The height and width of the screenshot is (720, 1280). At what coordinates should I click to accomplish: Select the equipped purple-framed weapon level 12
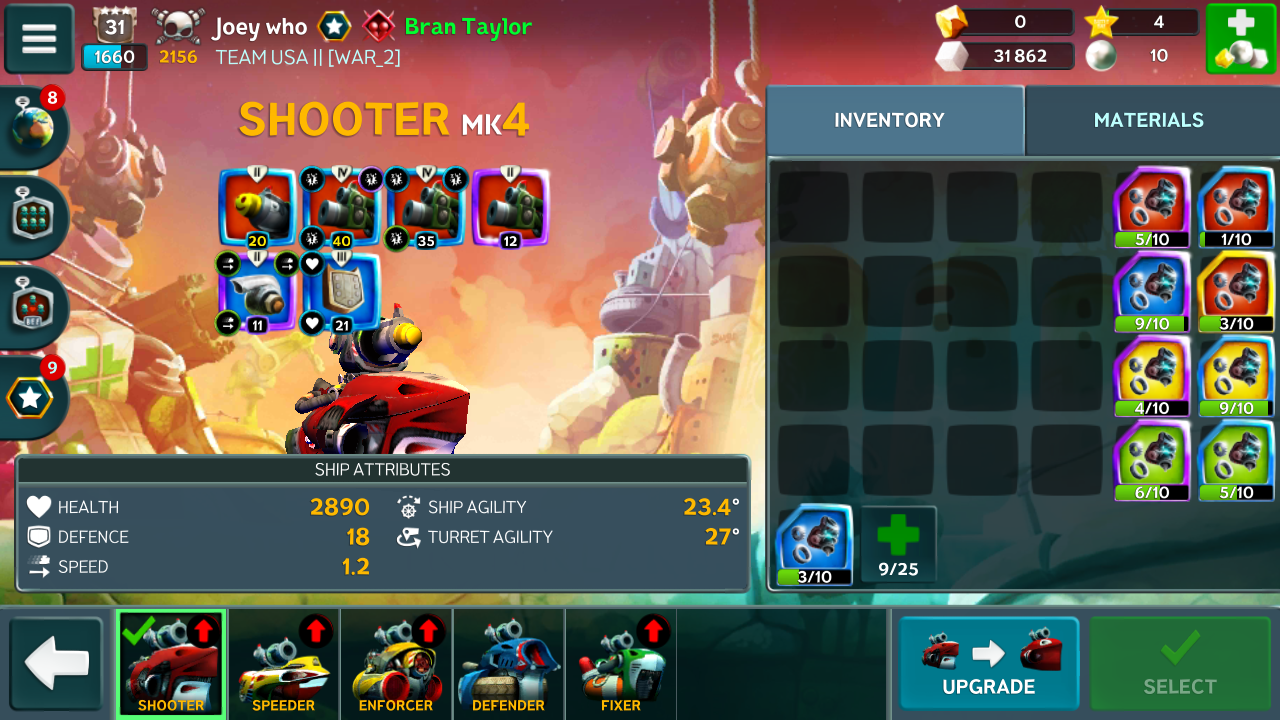tap(510, 207)
